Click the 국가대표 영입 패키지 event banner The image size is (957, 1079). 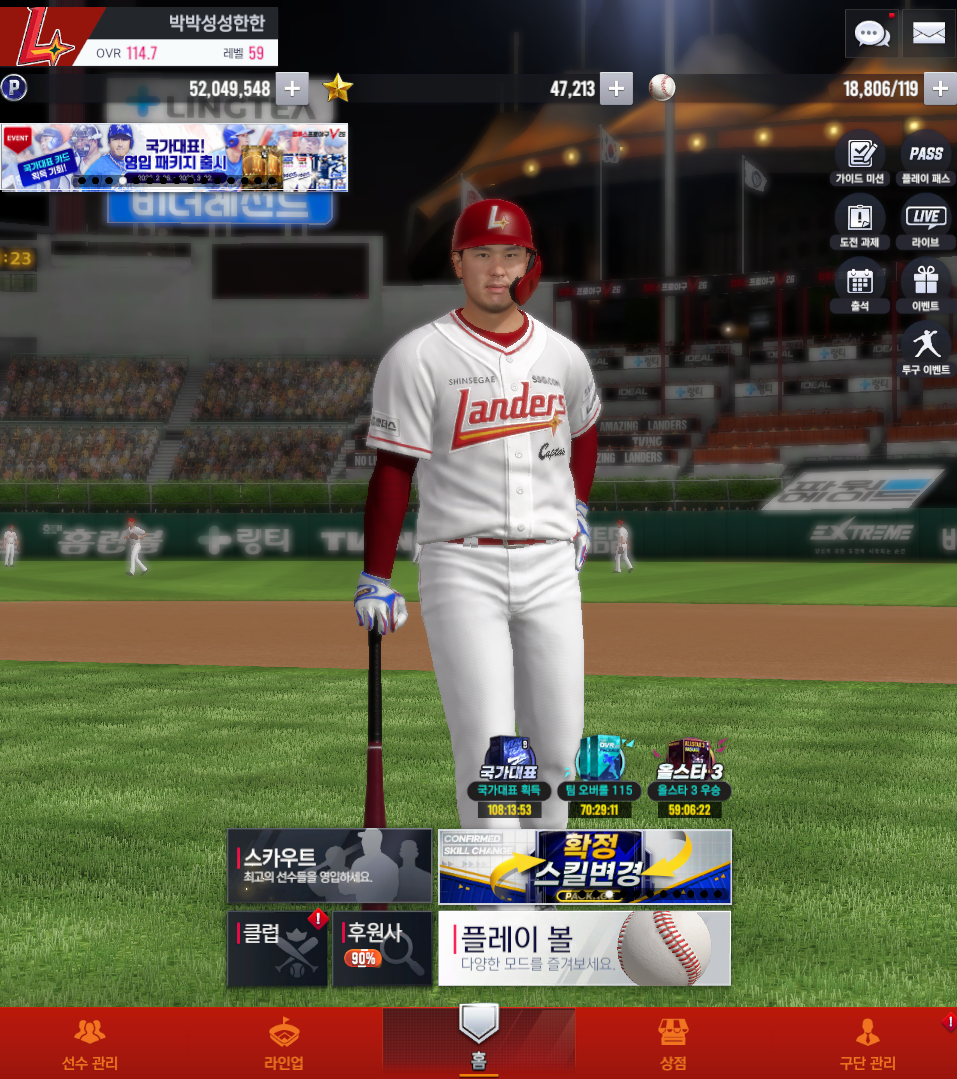pos(174,157)
